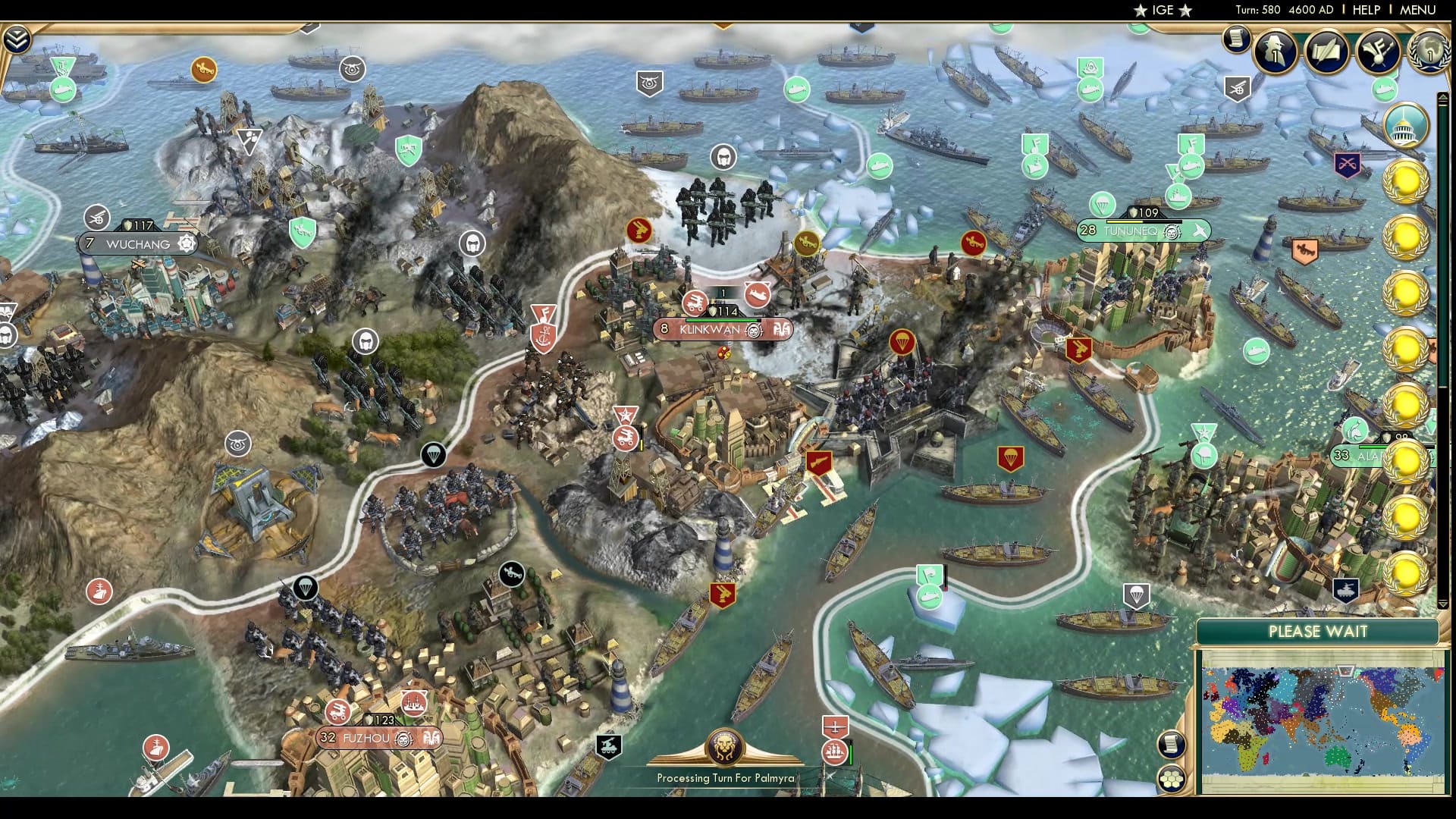Open the Espionage overview spy icon

click(1274, 52)
